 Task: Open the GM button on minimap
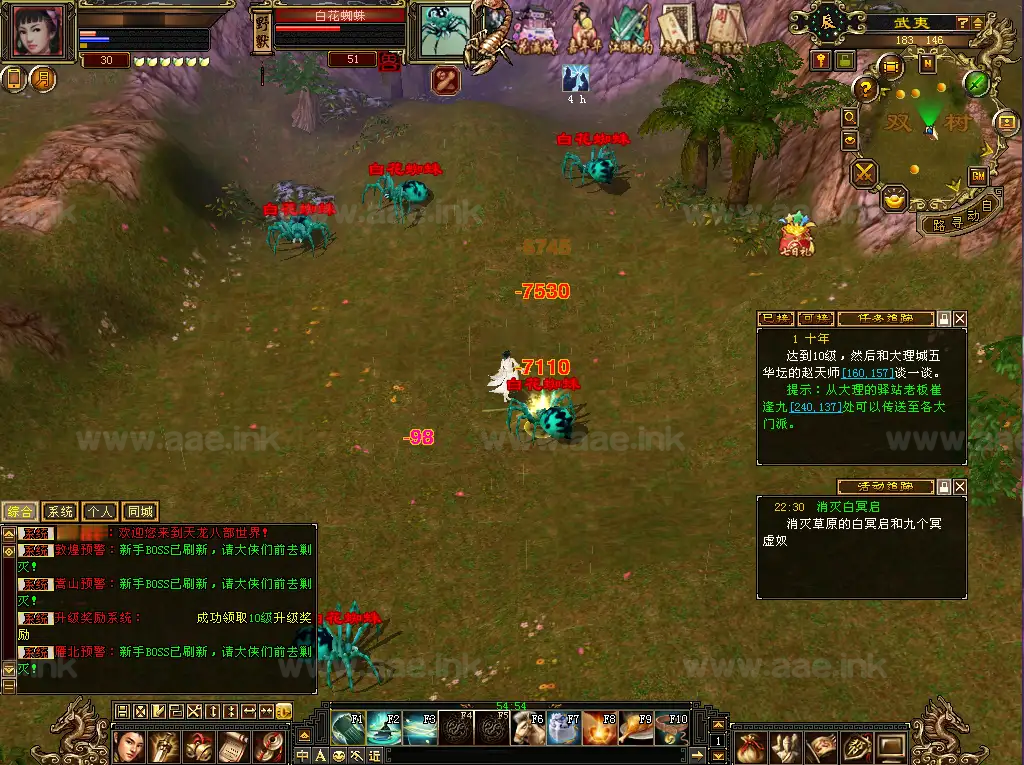click(x=978, y=176)
